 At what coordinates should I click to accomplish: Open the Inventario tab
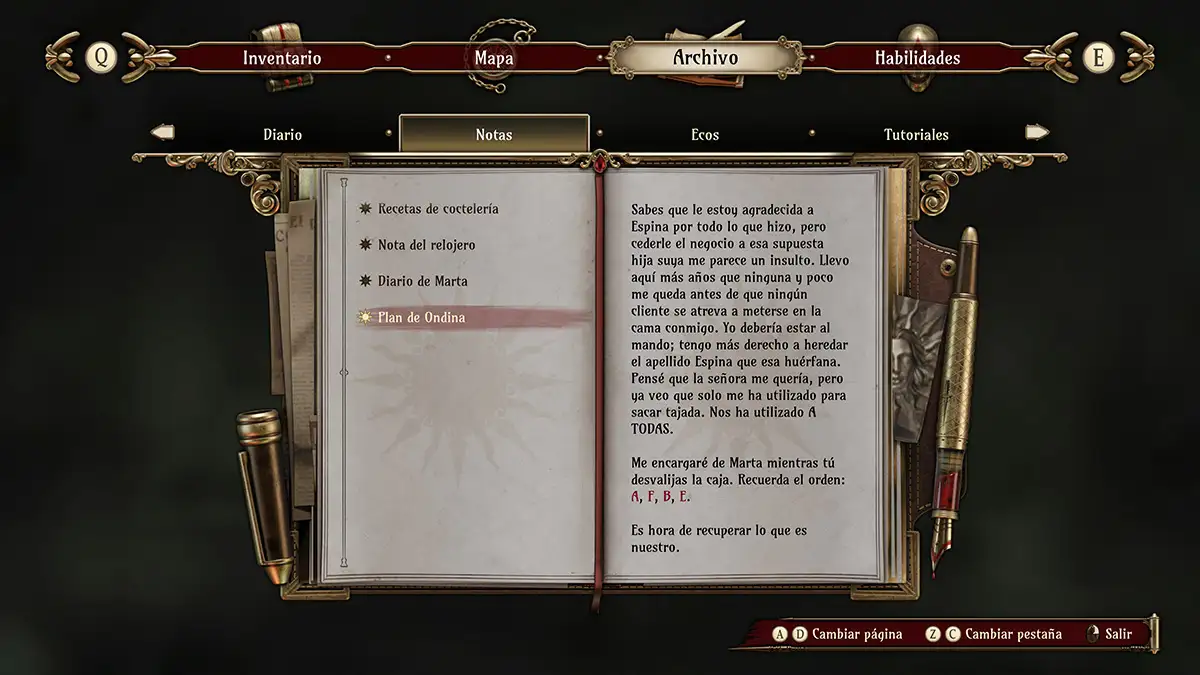coord(282,58)
